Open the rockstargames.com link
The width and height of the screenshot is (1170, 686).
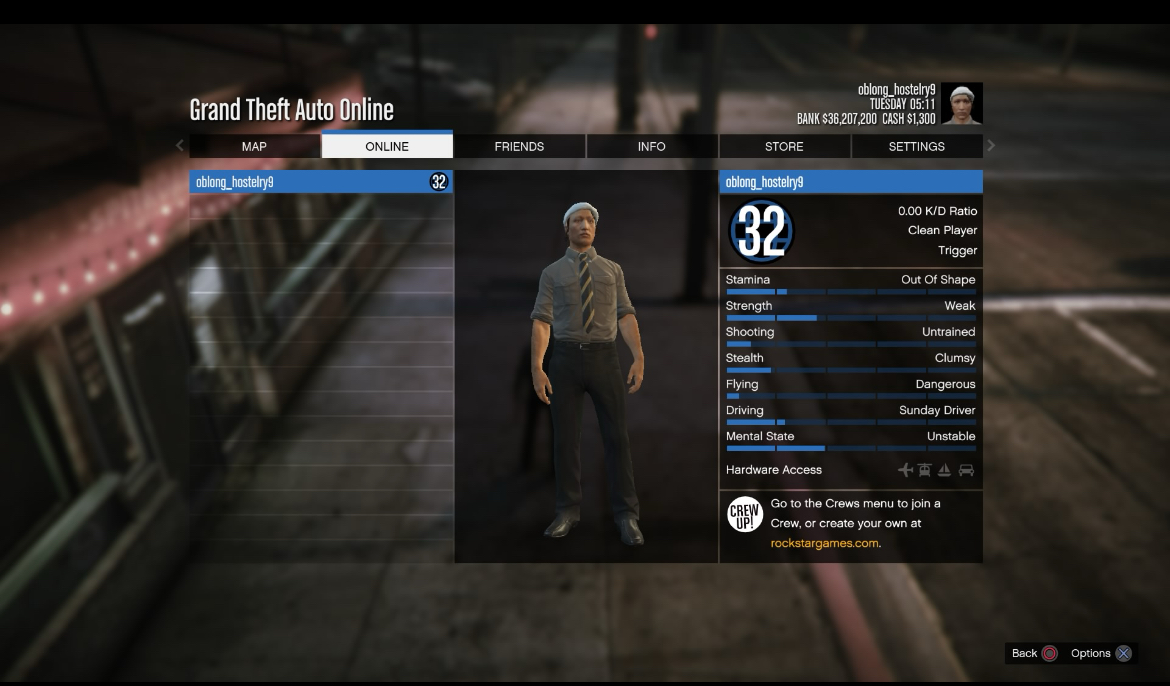[x=825, y=543]
